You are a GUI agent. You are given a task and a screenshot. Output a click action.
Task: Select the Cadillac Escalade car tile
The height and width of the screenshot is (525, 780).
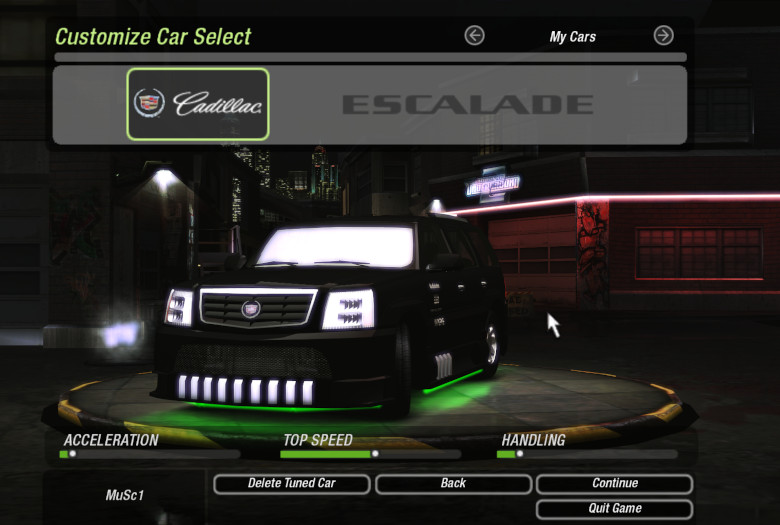point(198,104)
